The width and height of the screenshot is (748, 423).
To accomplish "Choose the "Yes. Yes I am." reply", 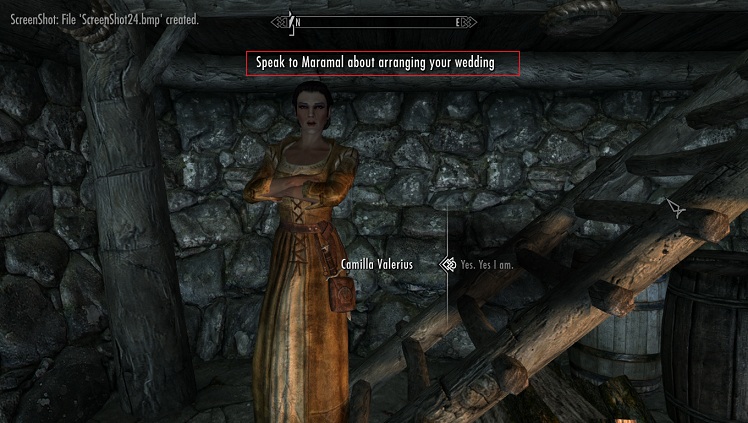I will pos(492,265).
